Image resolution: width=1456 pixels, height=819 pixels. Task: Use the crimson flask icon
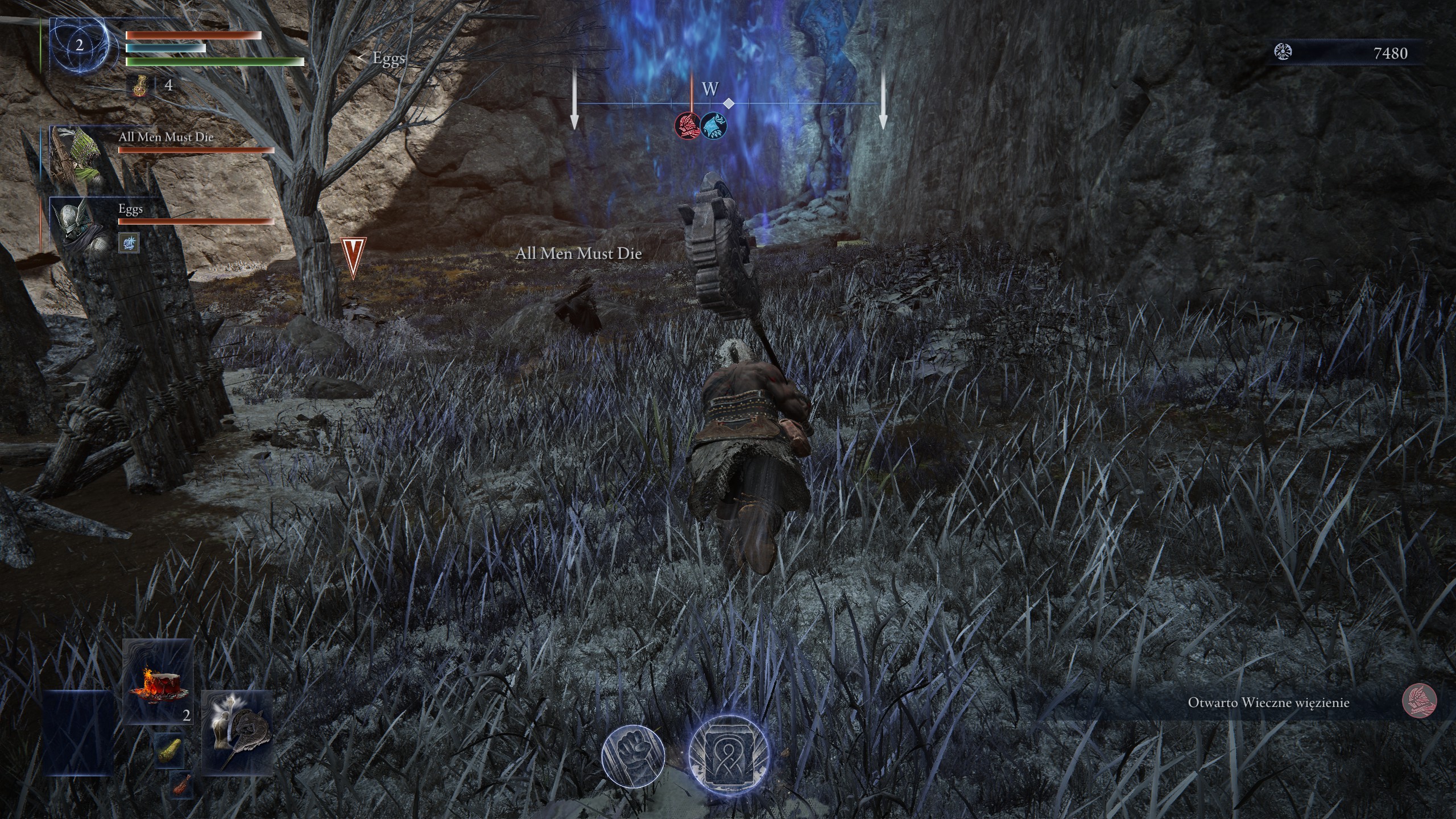[140, 86]
